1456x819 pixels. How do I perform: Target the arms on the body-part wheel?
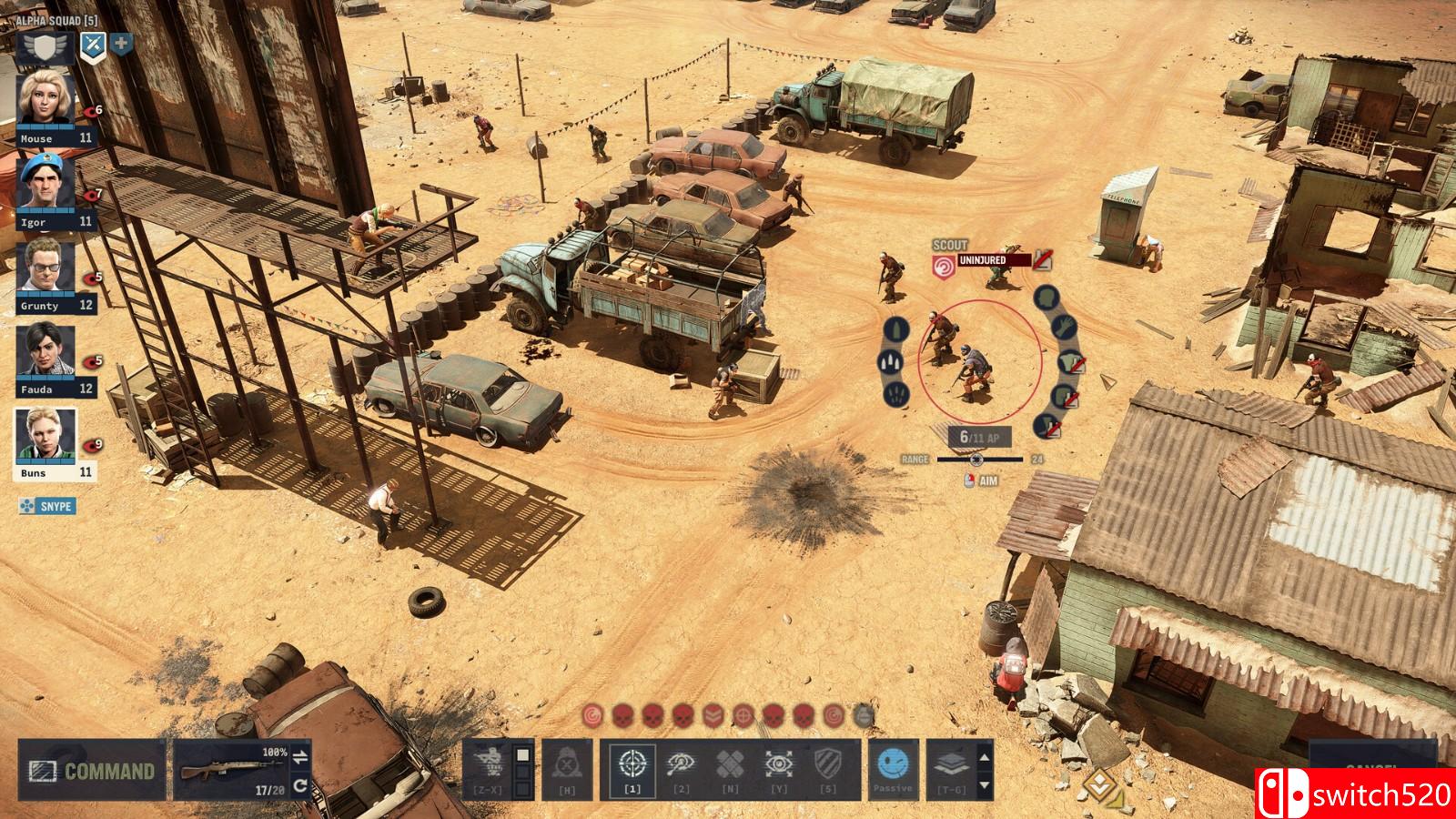[x=1065, y=326]
